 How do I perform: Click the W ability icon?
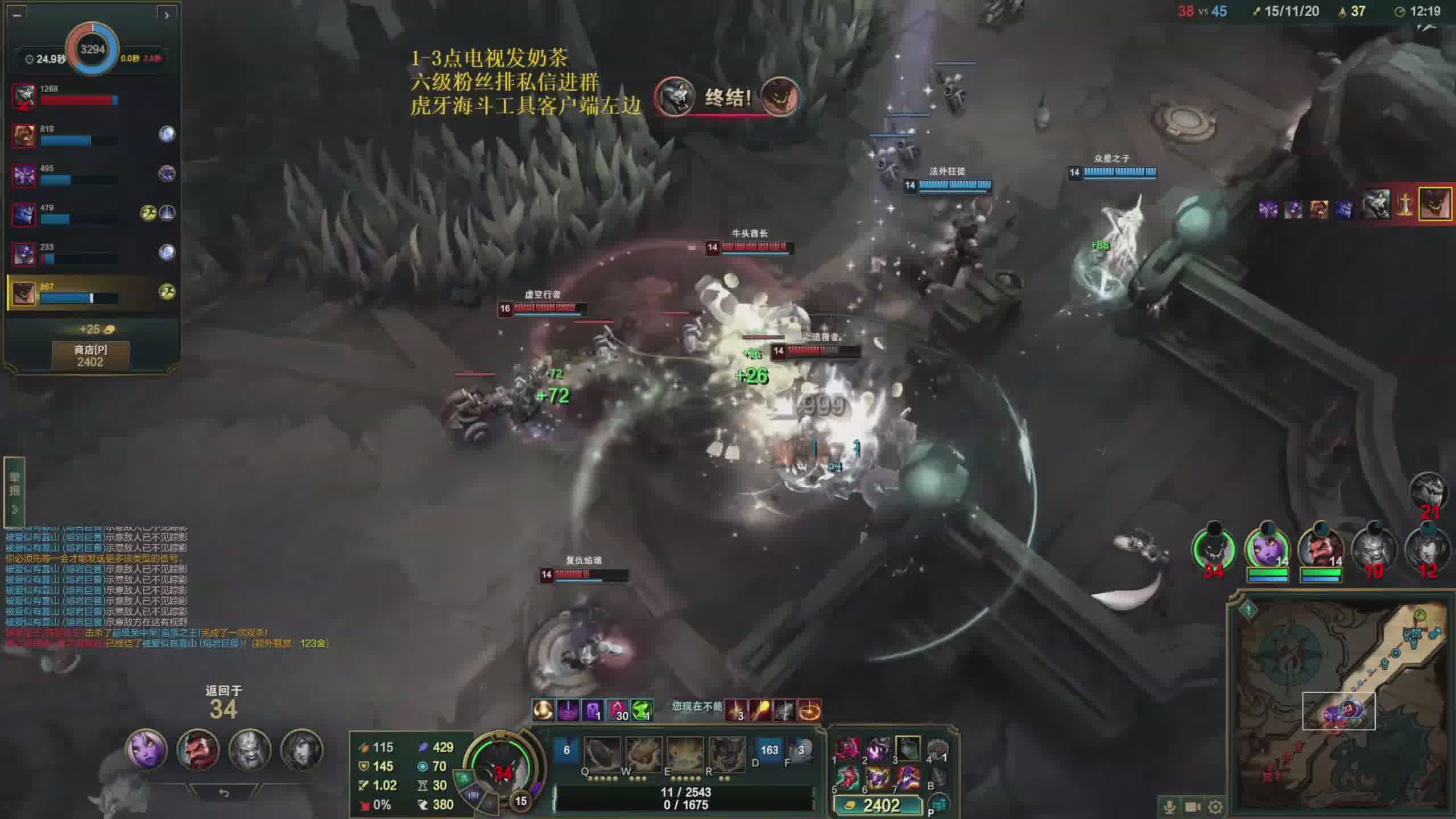tap(643, 754)
